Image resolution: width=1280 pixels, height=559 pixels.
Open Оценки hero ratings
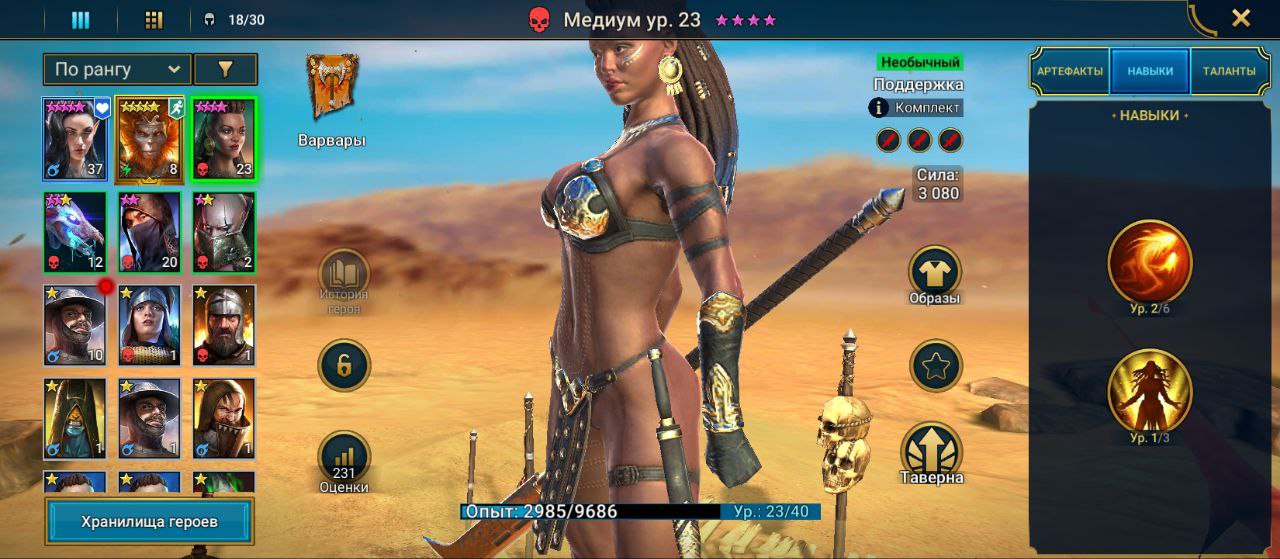pyautogui.click(x=344, y=458)
